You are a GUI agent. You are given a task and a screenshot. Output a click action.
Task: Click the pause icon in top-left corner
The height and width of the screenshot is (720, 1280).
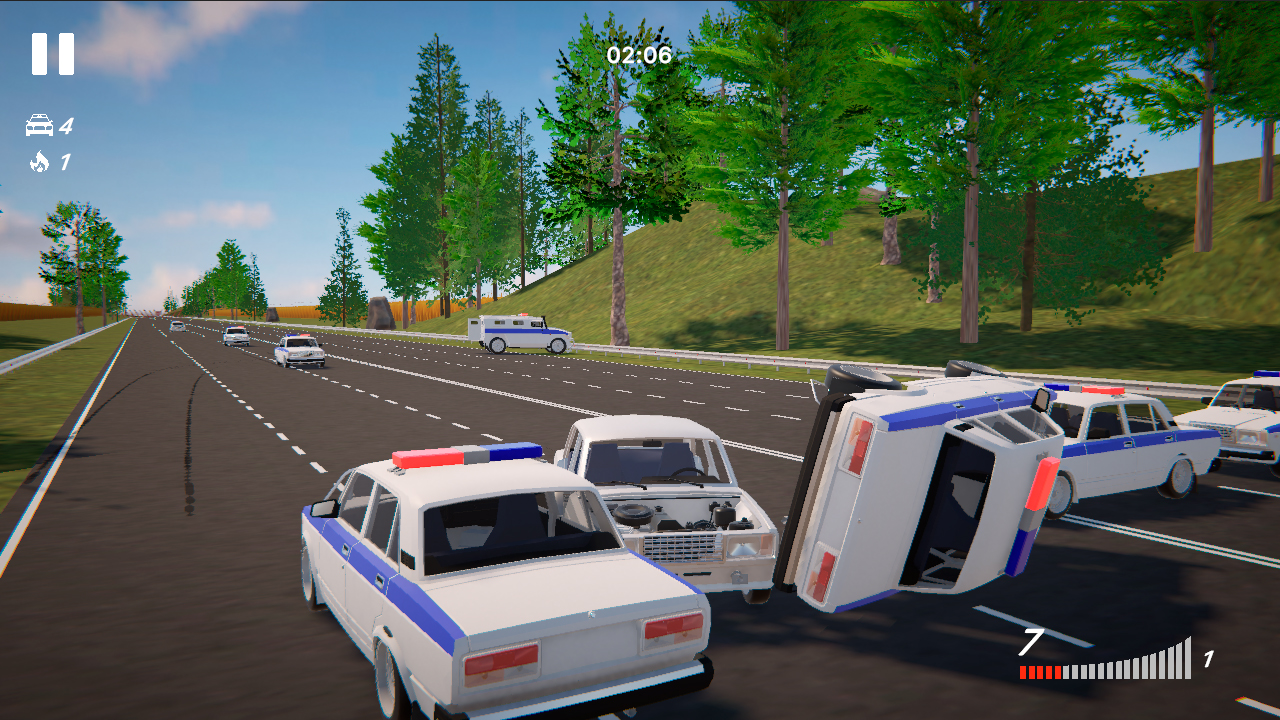tap(51, 52)
